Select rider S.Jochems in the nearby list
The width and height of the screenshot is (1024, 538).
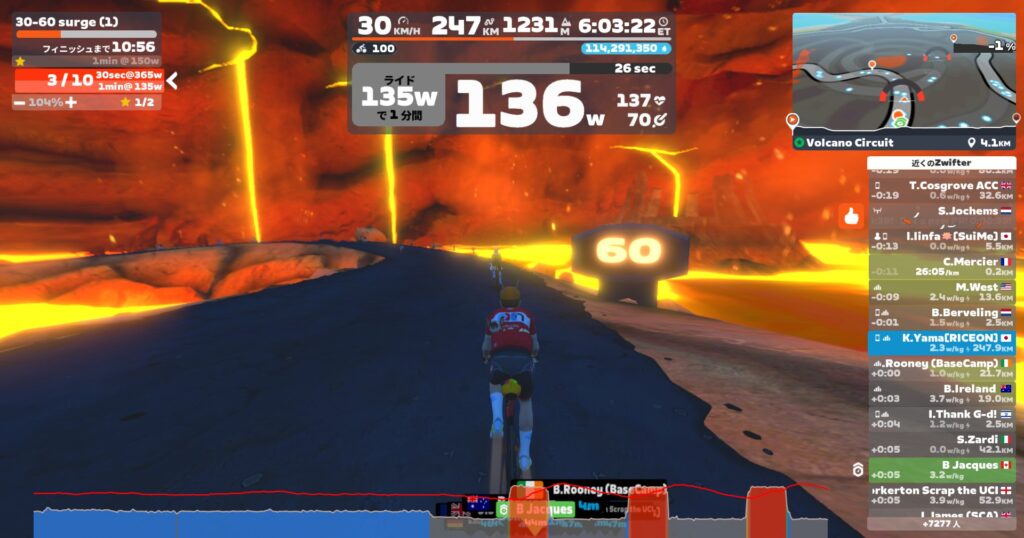coord(942,215)
